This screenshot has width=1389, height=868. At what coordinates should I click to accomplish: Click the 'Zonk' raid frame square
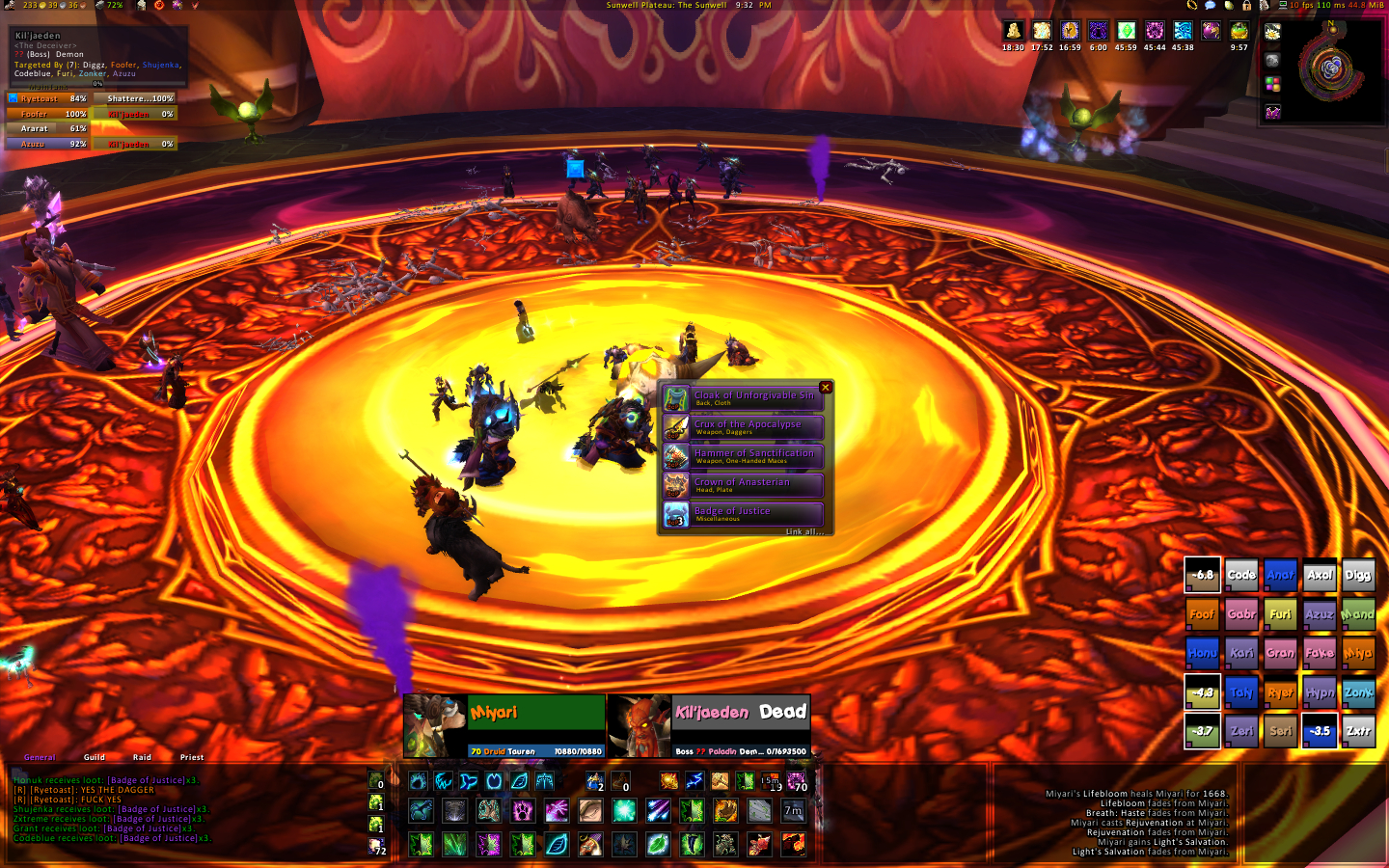[x=1358, y=692]
